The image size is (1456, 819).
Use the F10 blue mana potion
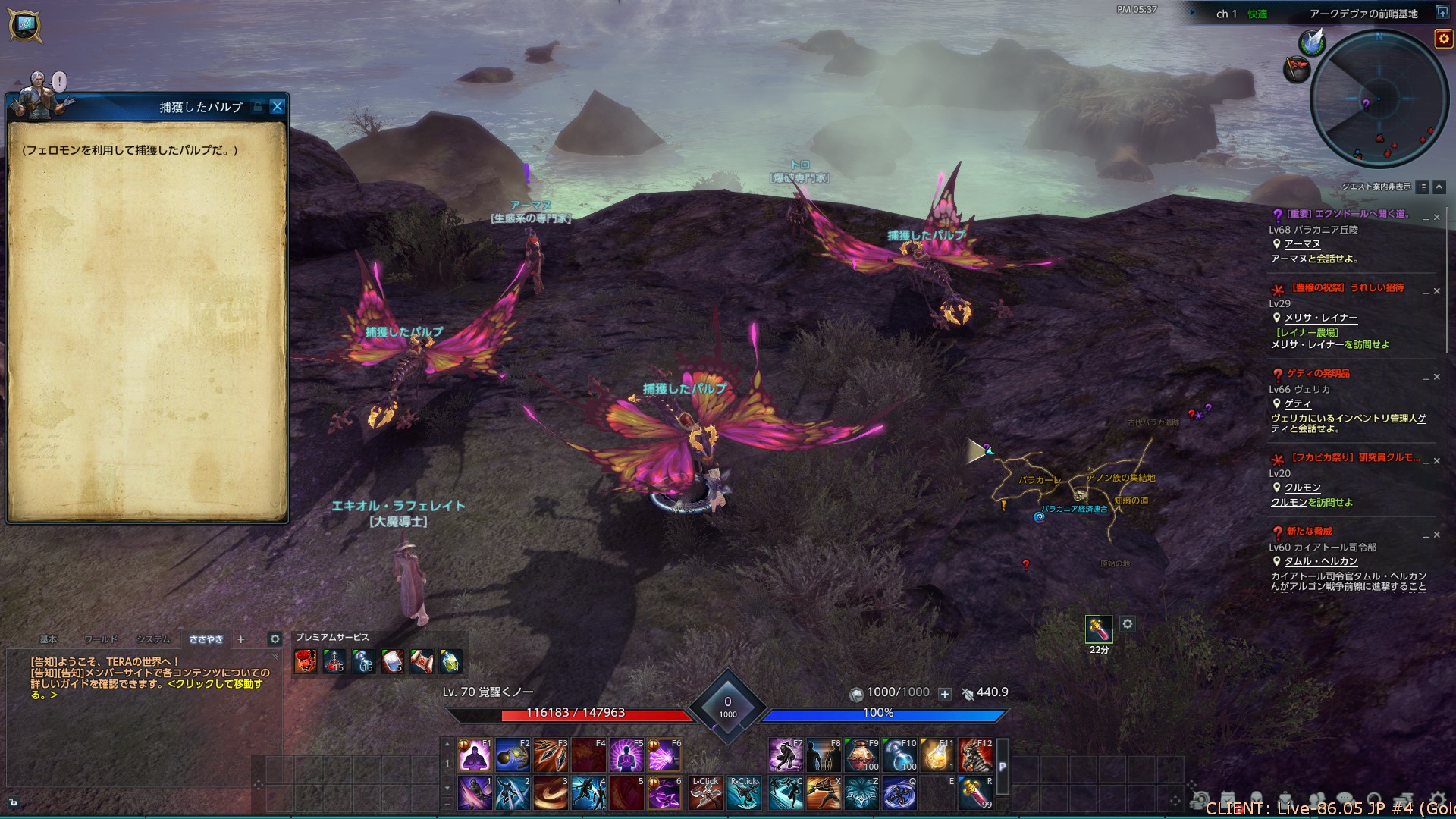click(x=899, y=755)
